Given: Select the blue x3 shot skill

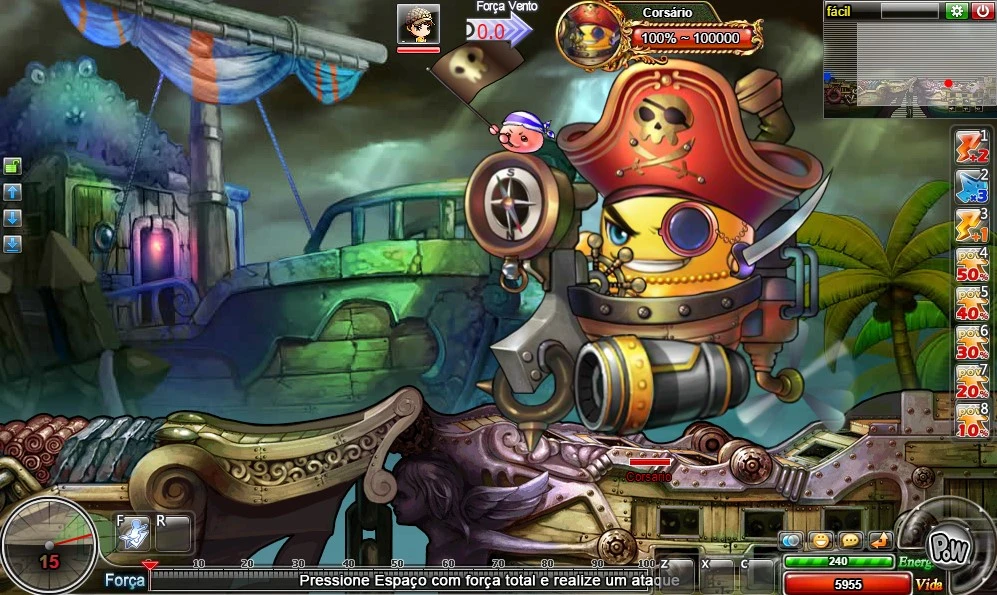Looking at the screenshot, I should pyautogui.click(x=972, y=185).
